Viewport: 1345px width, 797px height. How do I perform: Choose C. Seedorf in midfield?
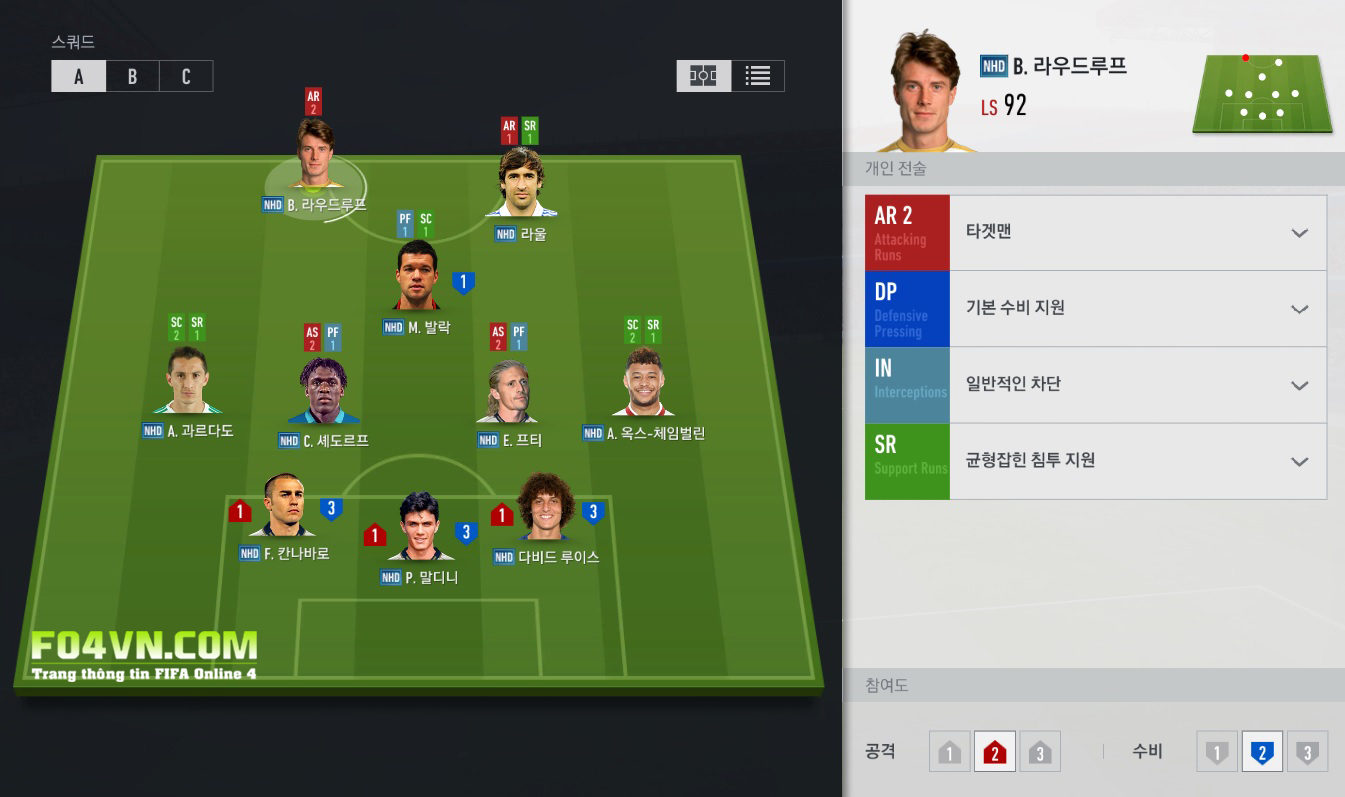(323, 391)
